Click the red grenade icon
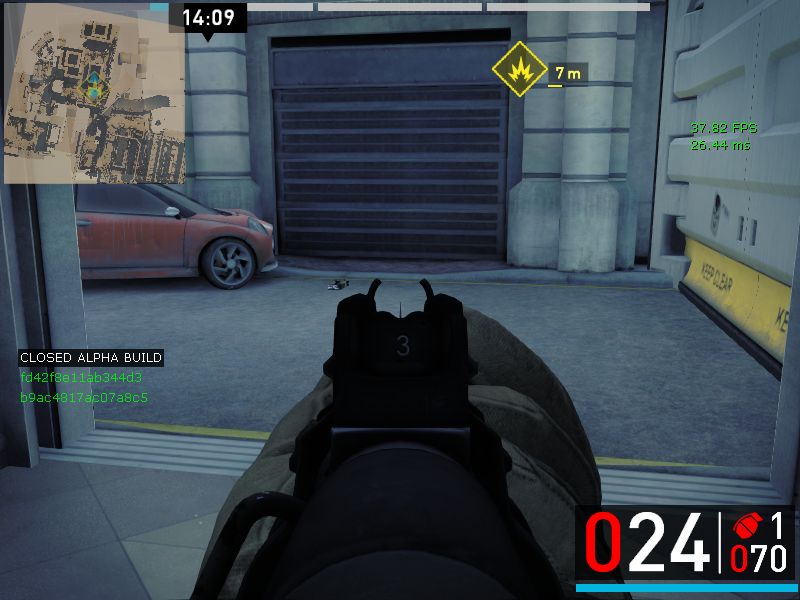The height and width of the screenshot is (600, 800). pyautogui.click(x=745, y=527)
